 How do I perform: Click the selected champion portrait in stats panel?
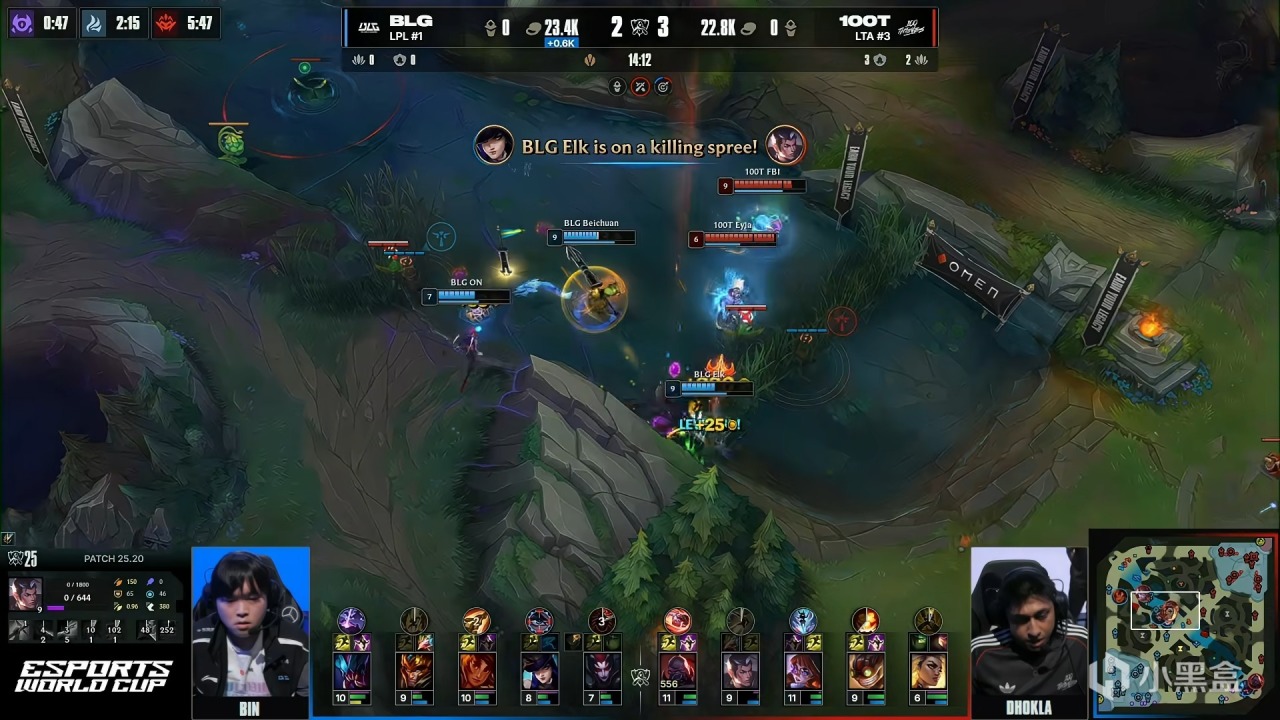point(25,595)
